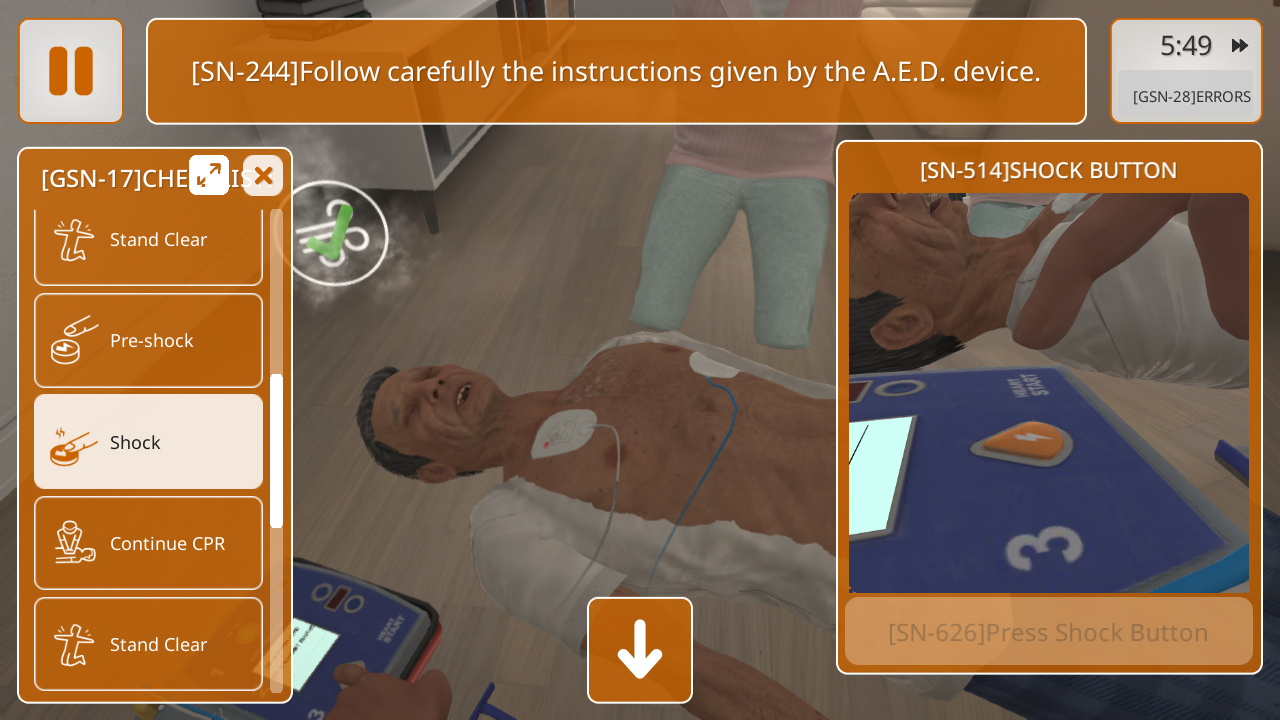
Task: Expand the checklist panel
Action: click(x=209, y=175)
